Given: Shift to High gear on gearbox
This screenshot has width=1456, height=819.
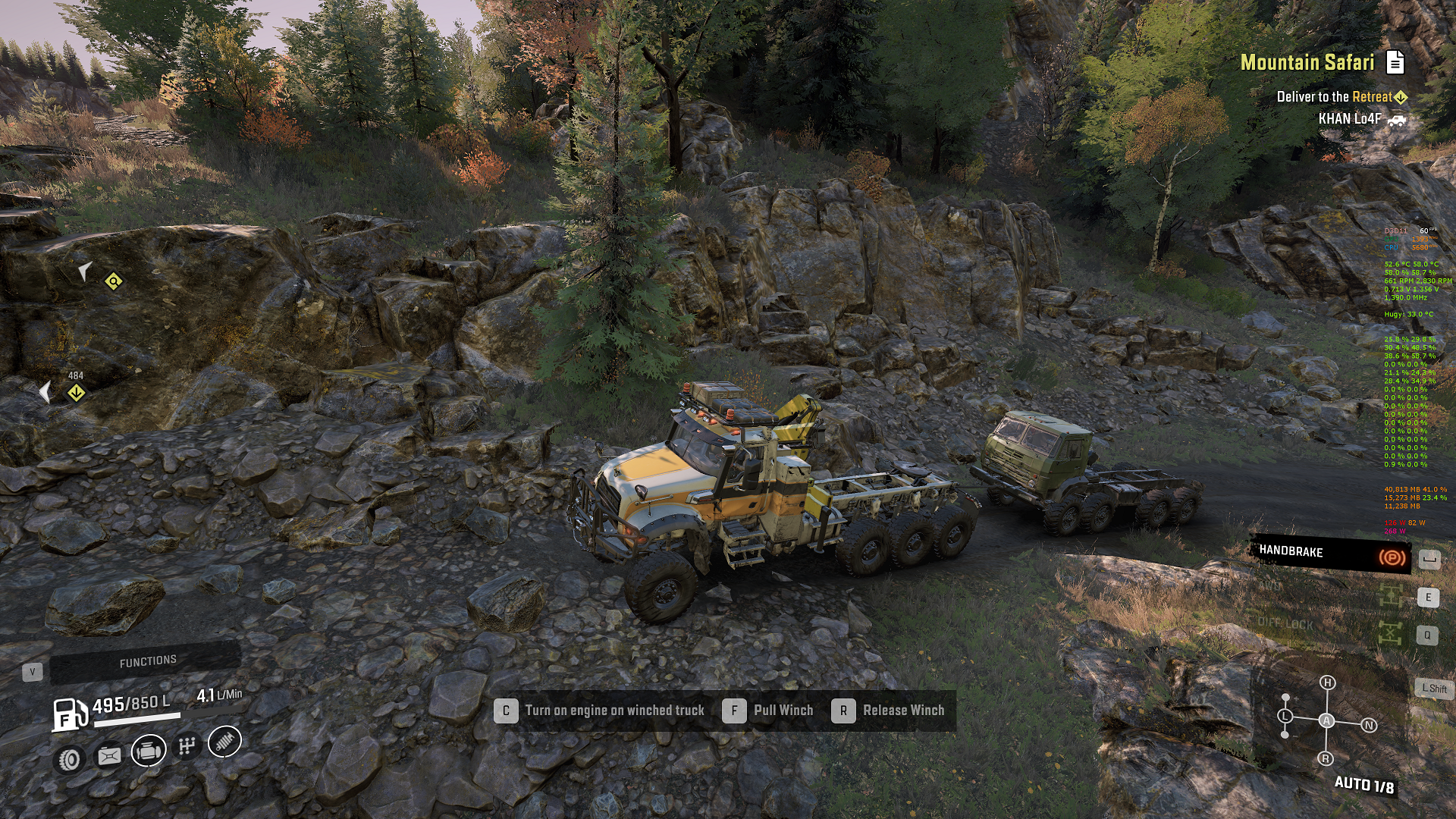Looking at the screenshot, I should [1327, 682].
